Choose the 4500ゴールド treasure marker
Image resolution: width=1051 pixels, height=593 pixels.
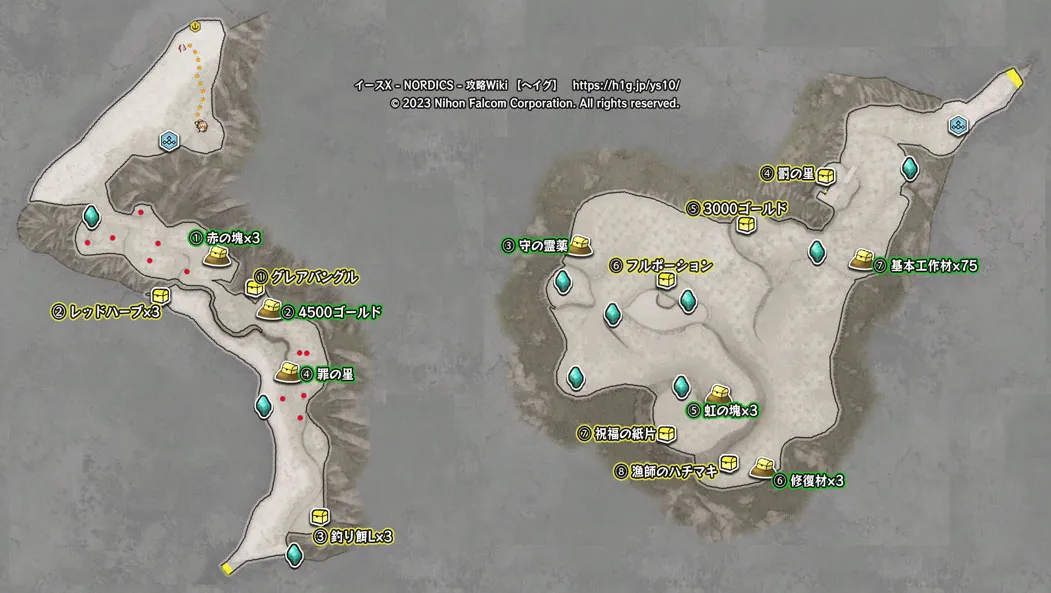pyautogui.click(x=268, y=310)
